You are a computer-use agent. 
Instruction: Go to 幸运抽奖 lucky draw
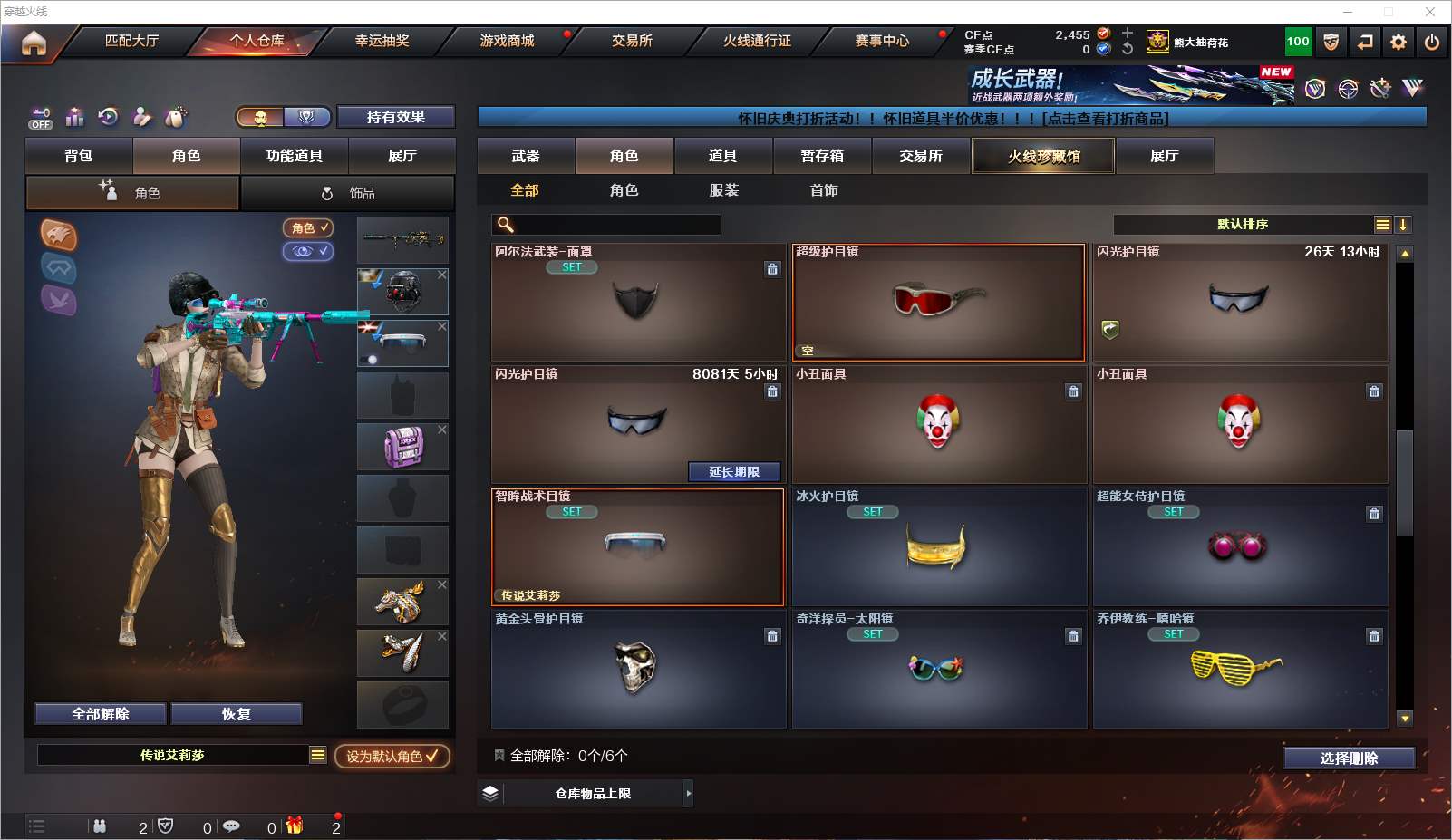click(382, 41)
